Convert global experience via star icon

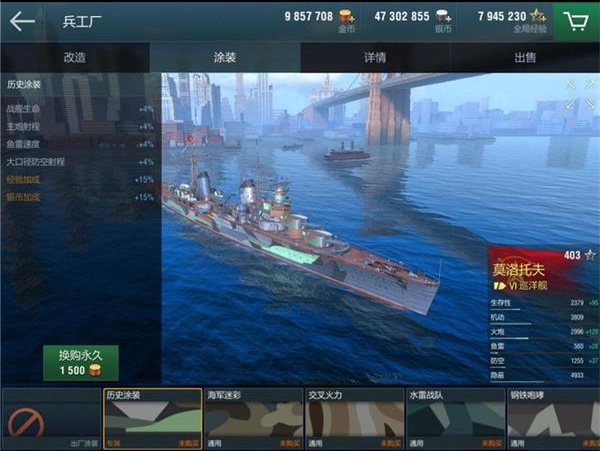(x=538, y=17)
